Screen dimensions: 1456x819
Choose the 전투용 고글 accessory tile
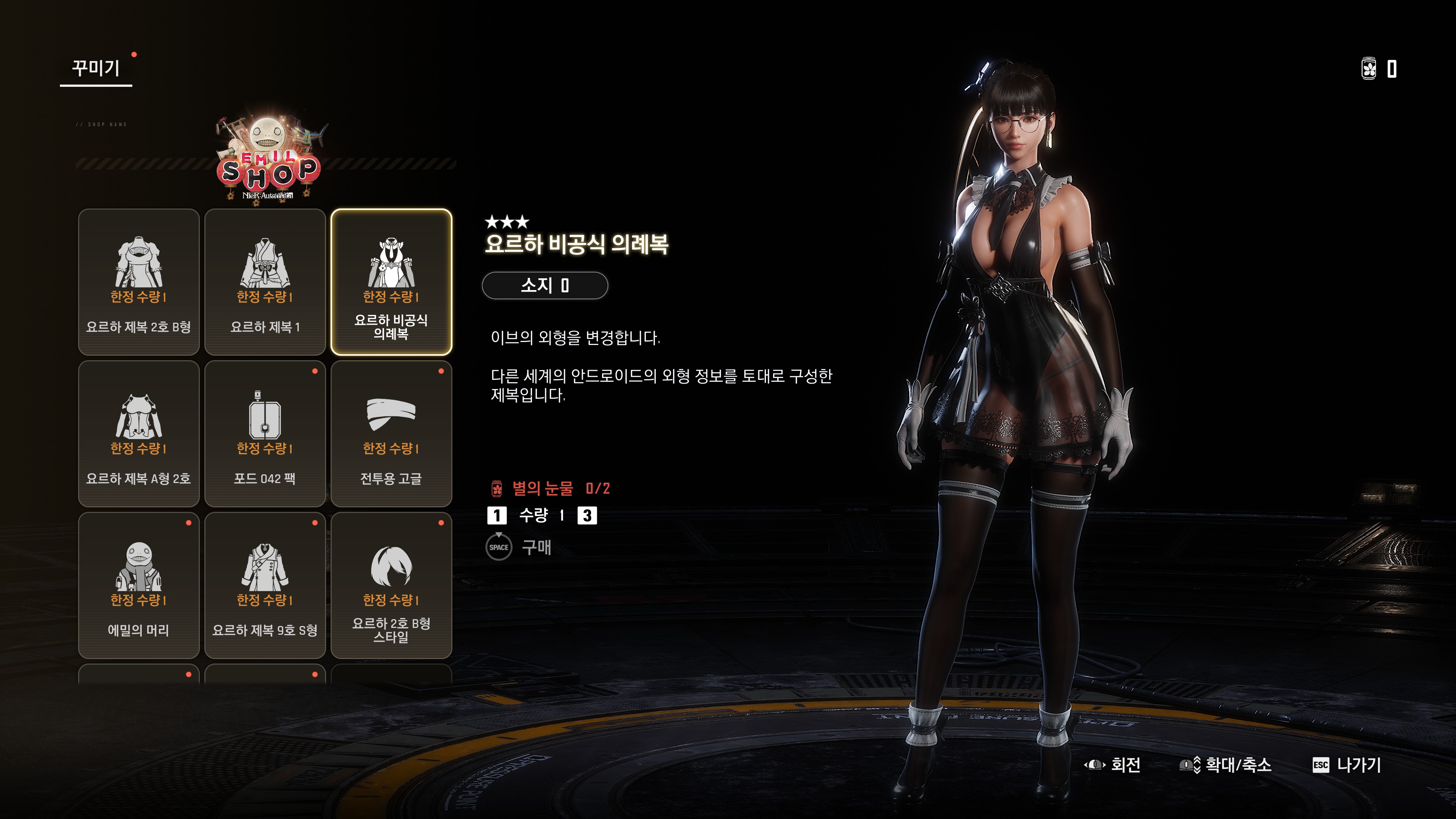click(x=391, y=433)
